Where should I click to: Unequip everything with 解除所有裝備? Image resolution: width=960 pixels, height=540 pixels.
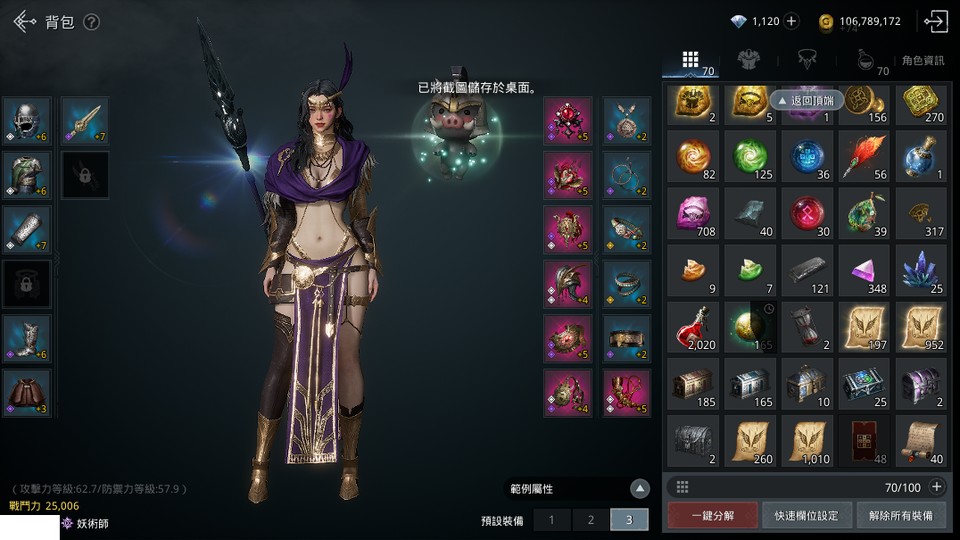click(x=900, y=516)
